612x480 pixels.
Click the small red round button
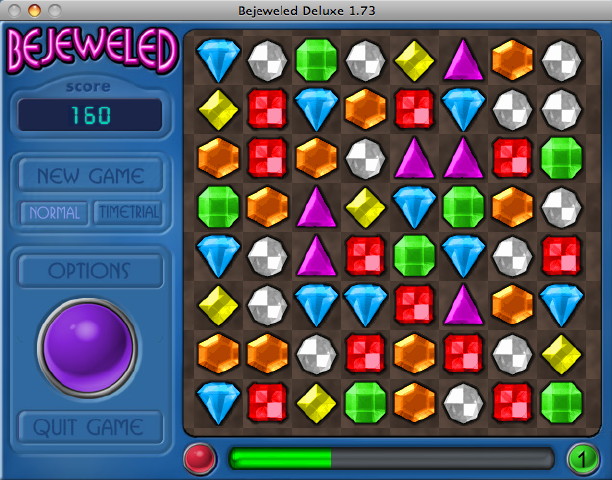[x=201, y=459]
